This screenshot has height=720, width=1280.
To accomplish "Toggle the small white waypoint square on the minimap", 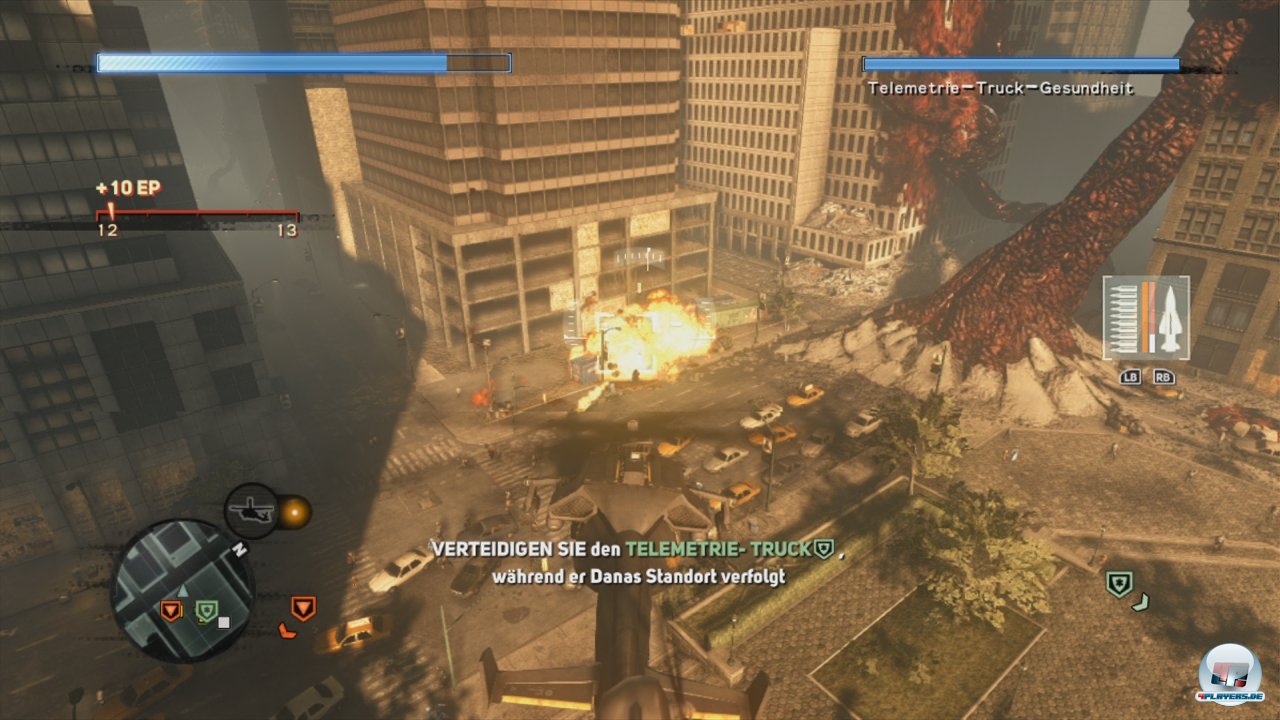I will (x=223, y=622).
